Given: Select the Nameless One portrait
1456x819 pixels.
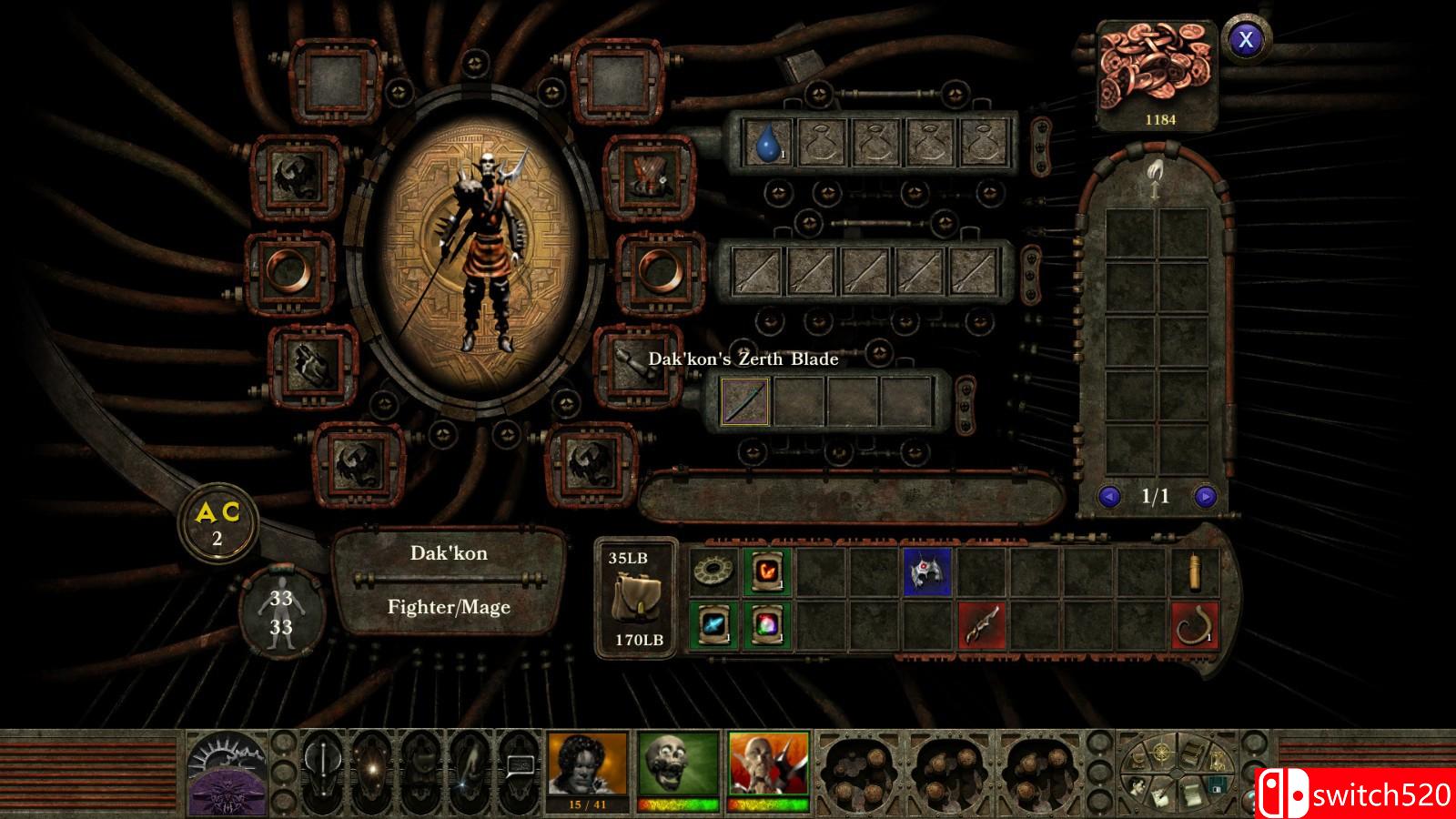Looking at the screenshot, I should 587,764.
